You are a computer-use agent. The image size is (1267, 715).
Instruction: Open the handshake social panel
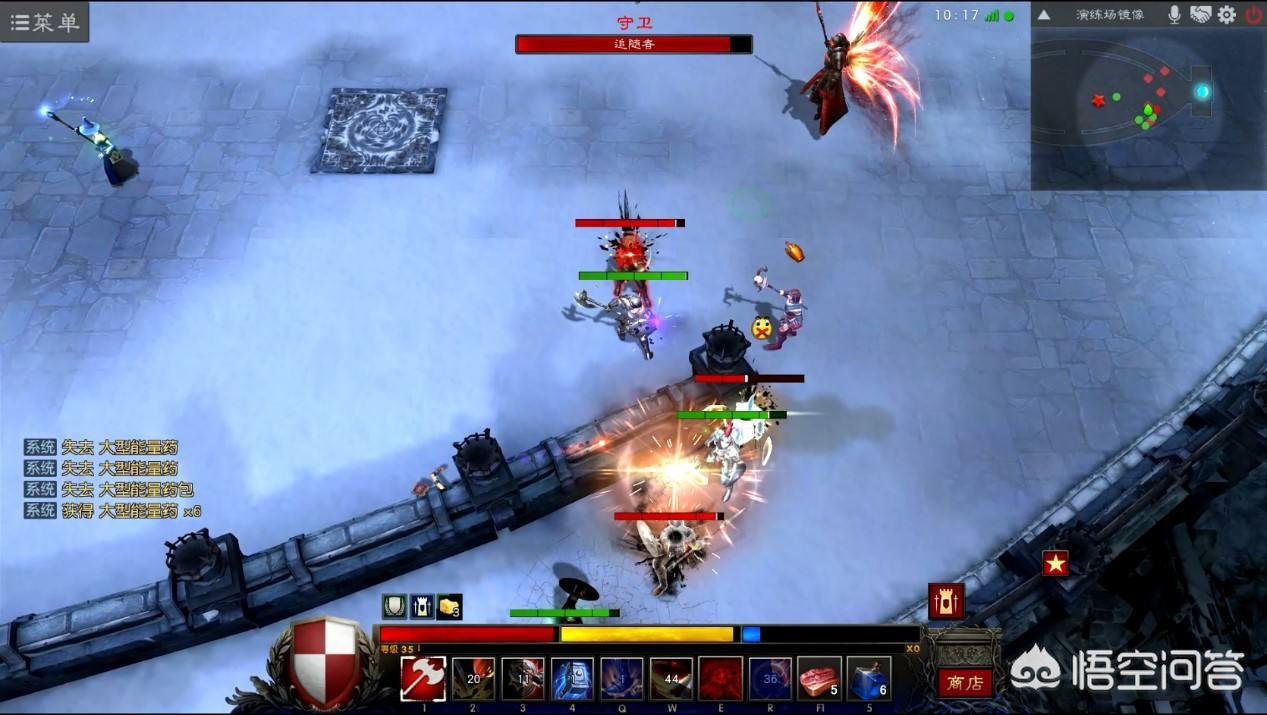pyautogui.click(x=1201, y=15)
